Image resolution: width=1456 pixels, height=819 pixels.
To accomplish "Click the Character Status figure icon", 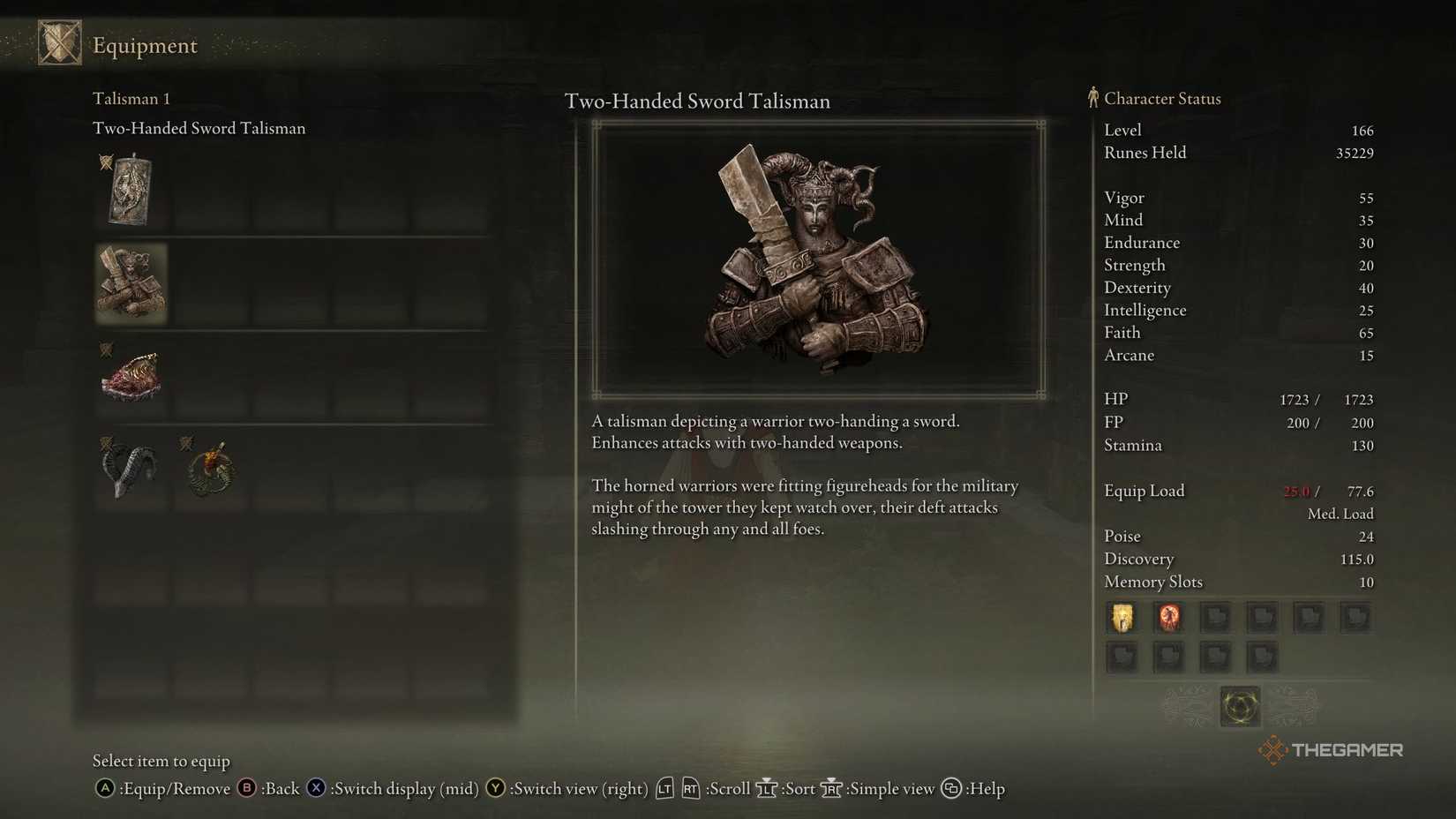I will [x=1093, y=98].
